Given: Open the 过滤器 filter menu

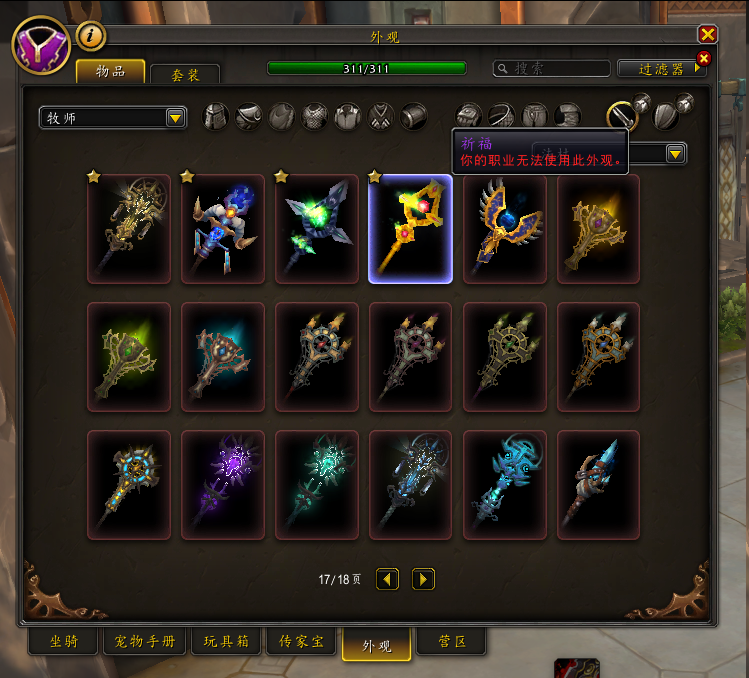Looking at the screenshot, I should point(662,68).
